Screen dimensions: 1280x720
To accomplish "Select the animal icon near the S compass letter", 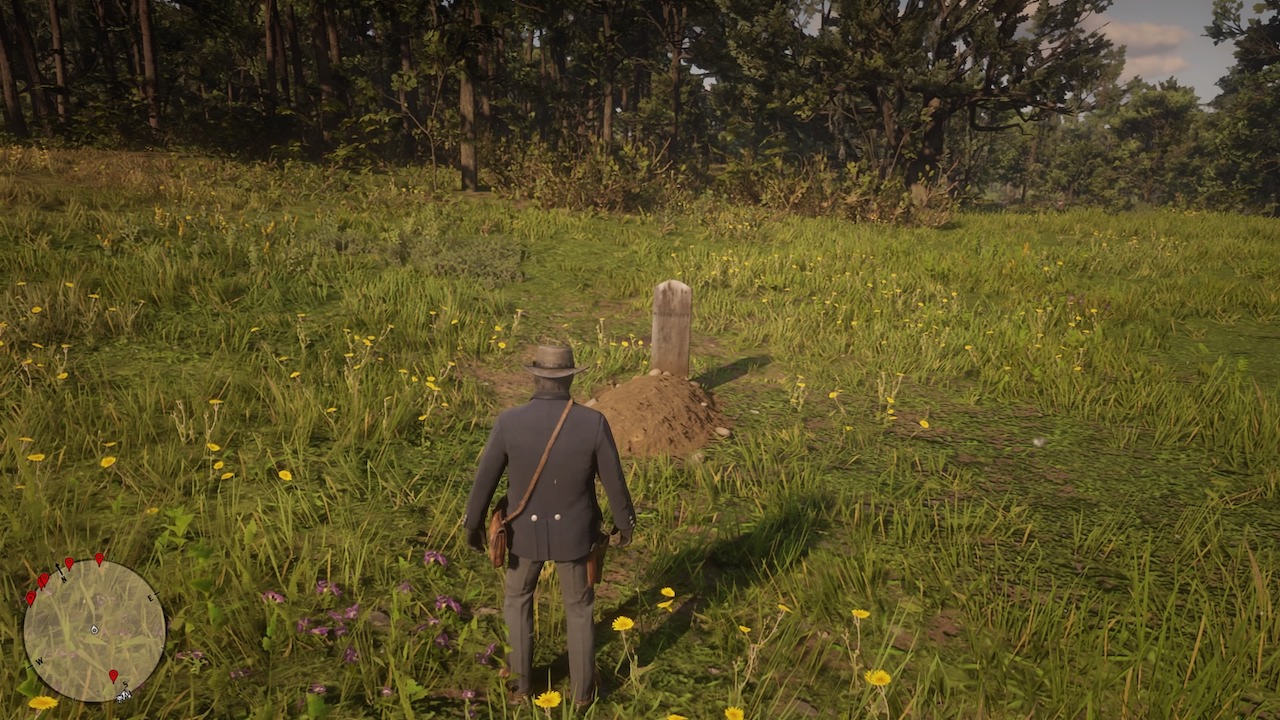I will 123,696.
